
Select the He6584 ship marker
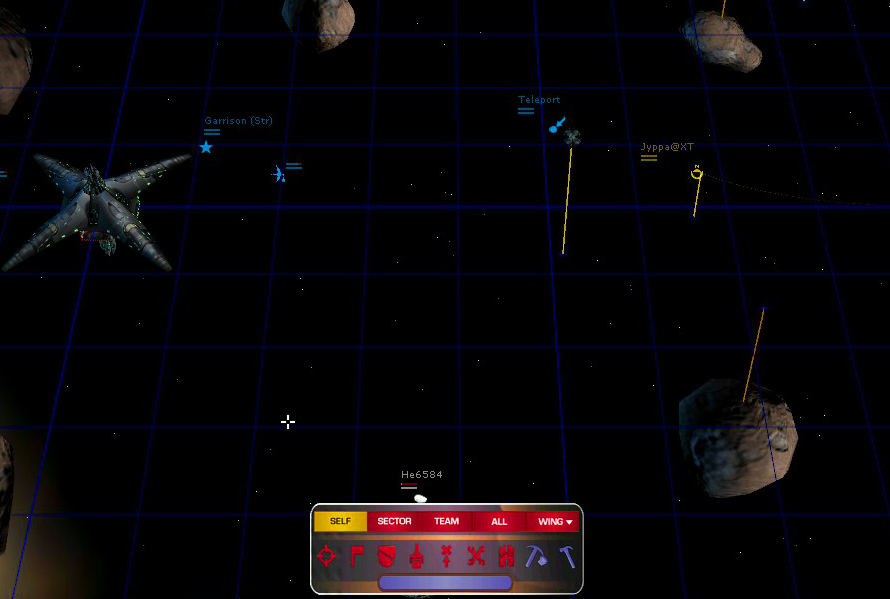(x=420, y=497)
